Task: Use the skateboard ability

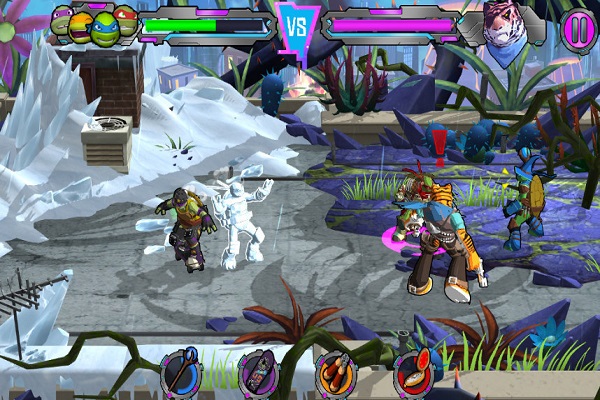Action: point(257,374)
